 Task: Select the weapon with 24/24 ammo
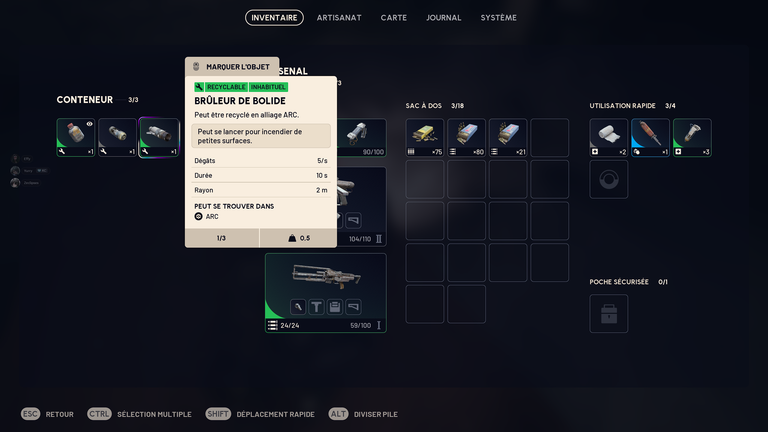(325, 291)
